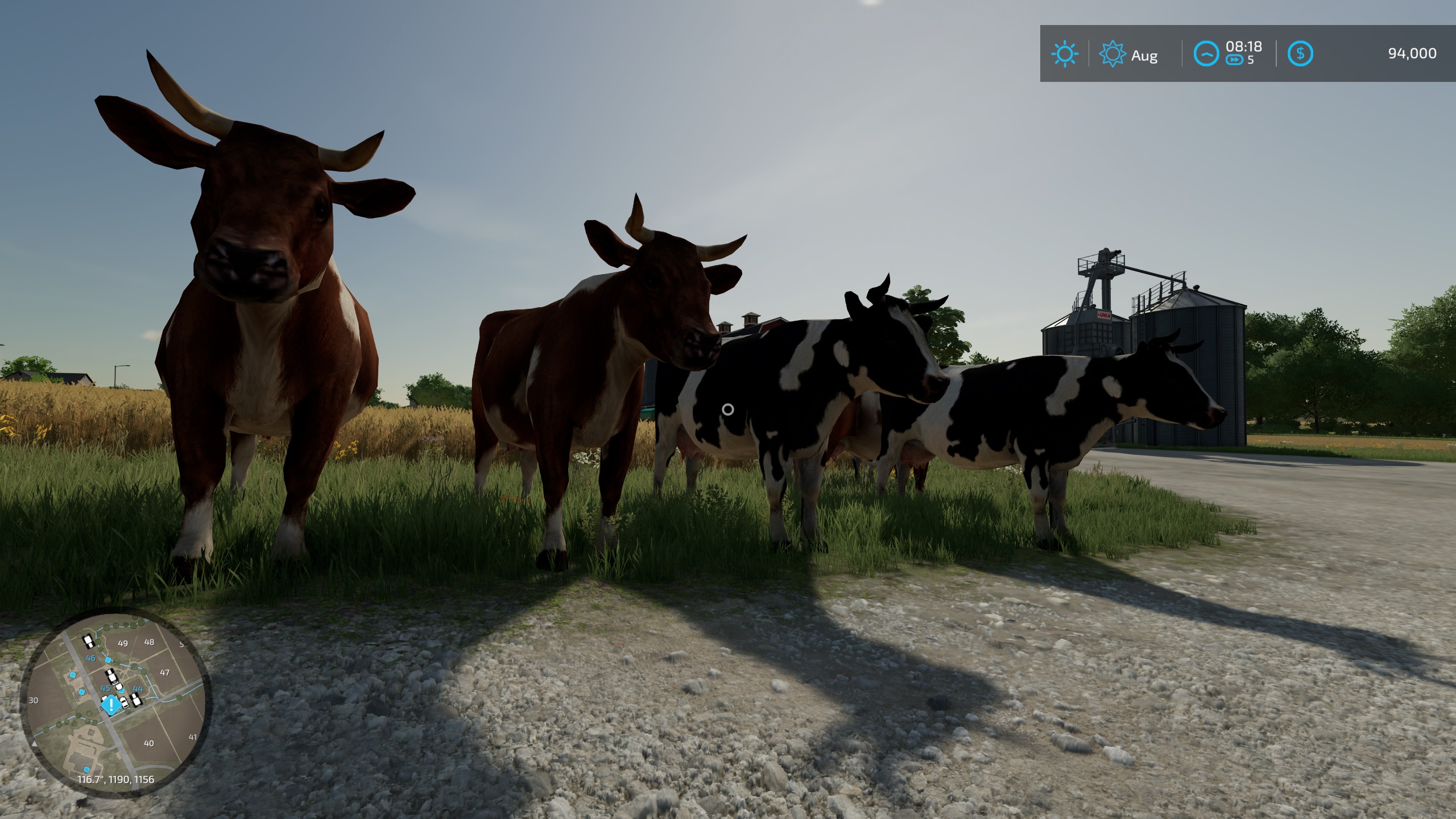Select the white vehicle icon near field 45
Viewport: 1456px width, 819px height.
click(x=111, y=677)
